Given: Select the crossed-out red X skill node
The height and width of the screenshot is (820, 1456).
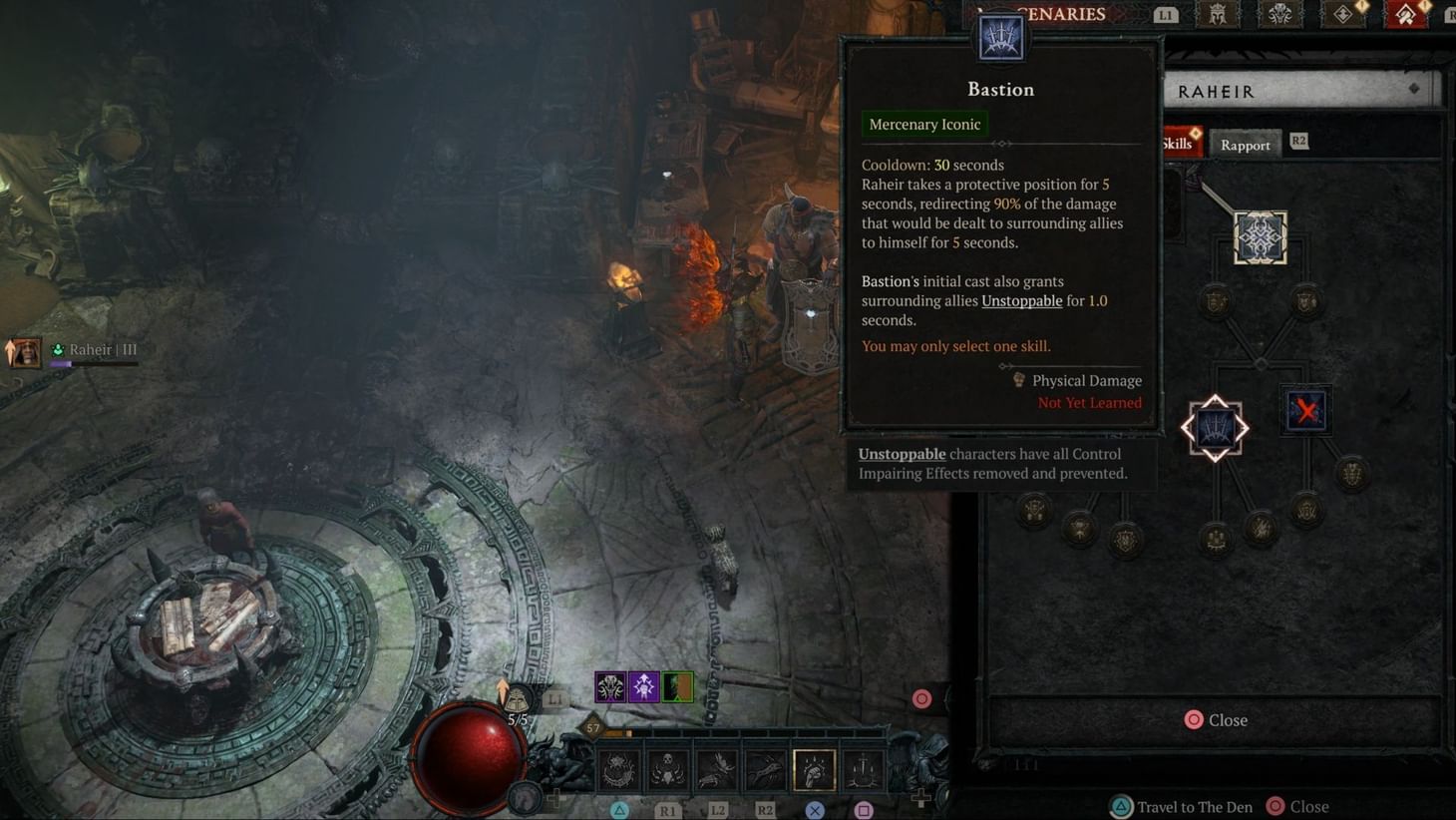Looking at the screenshot, I should (x=1306, y=410).
